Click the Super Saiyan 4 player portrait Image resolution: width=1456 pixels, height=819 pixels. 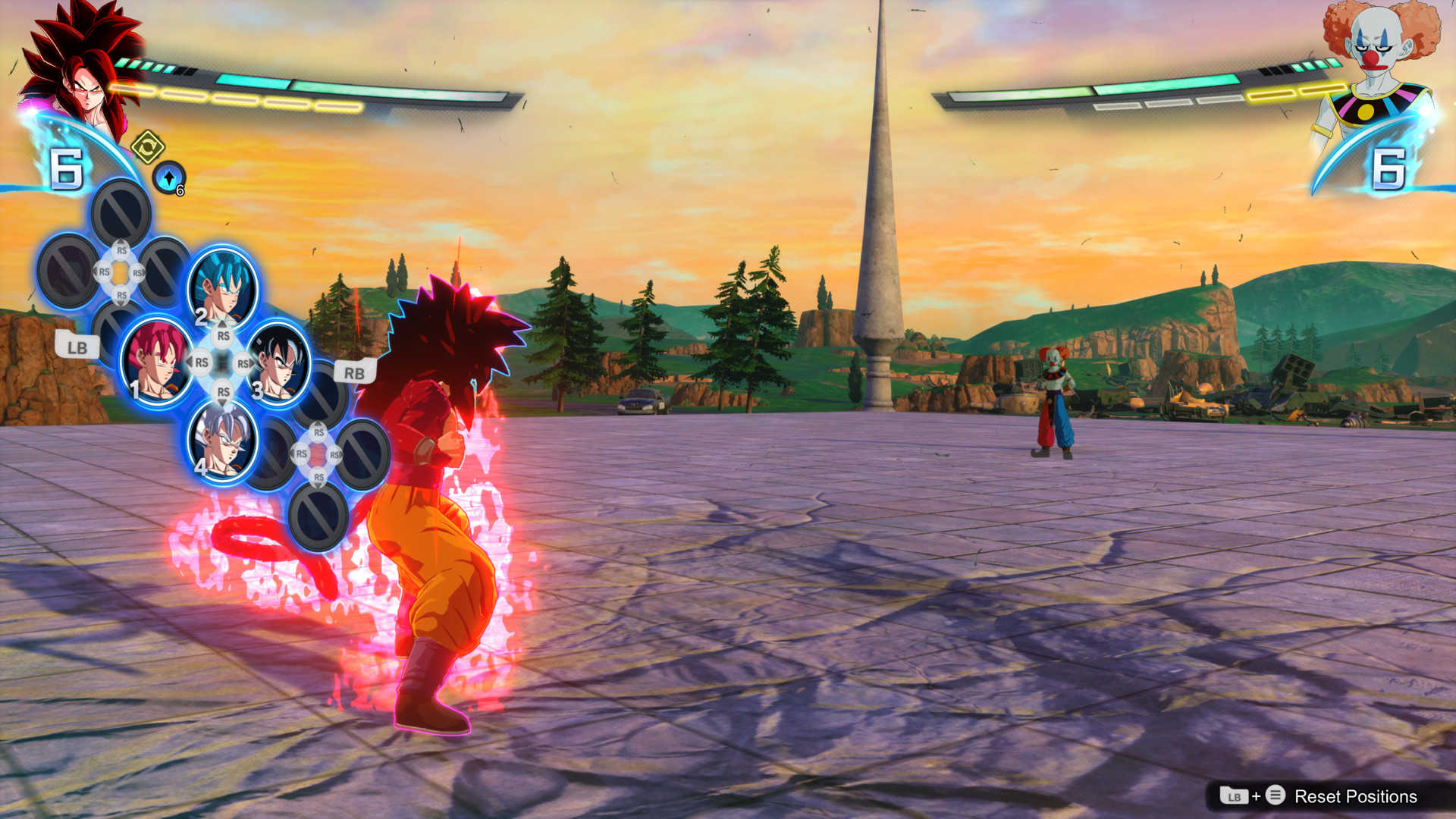tap(82, 68)
